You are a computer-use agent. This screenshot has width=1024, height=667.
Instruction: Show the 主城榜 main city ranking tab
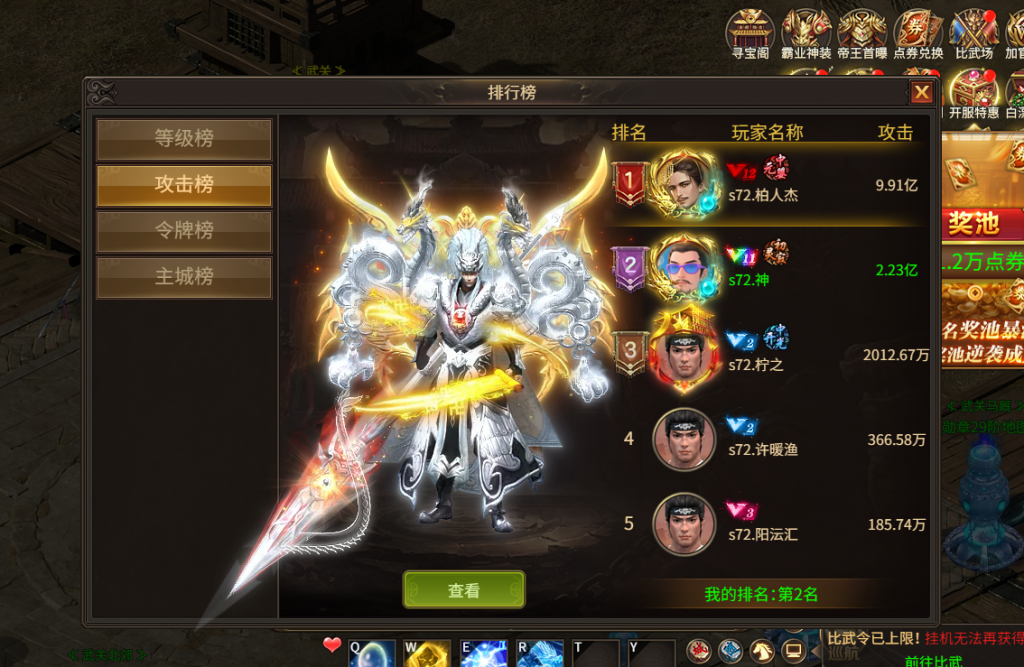pos(184,277)
